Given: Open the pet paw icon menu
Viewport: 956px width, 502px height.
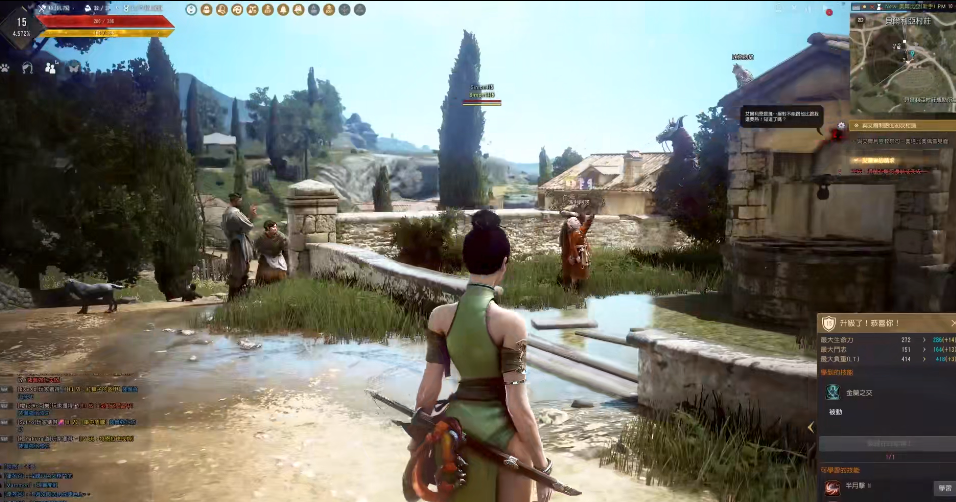Looking at the screenshot, I should click(5, 68).
